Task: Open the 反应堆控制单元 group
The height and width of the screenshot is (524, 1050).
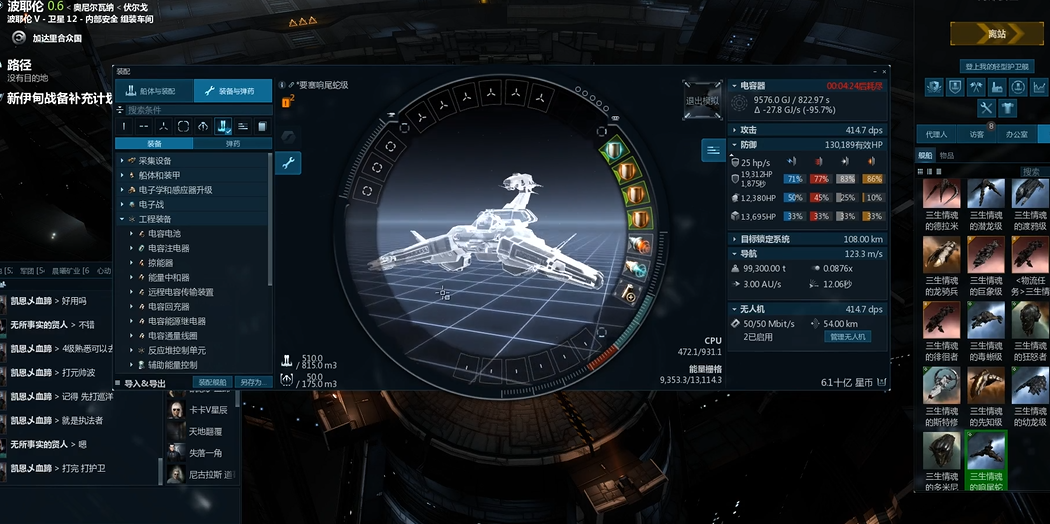Action: [176, 350]
